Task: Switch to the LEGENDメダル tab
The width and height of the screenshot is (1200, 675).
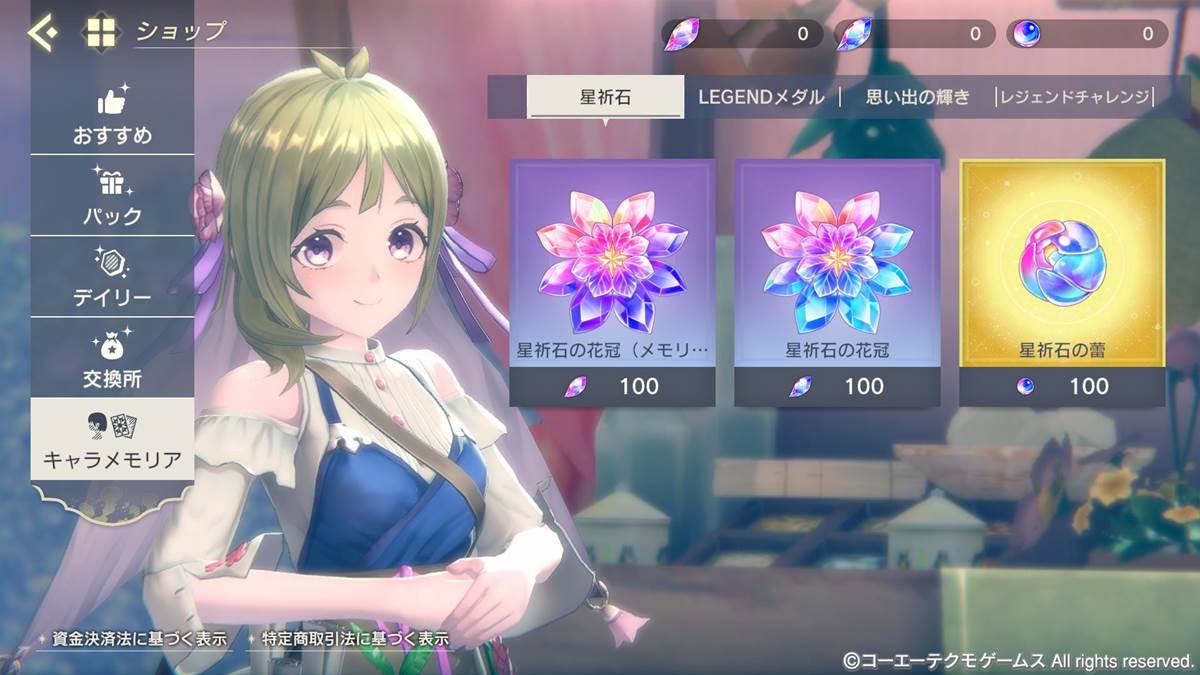Action: tap(761, 97)
